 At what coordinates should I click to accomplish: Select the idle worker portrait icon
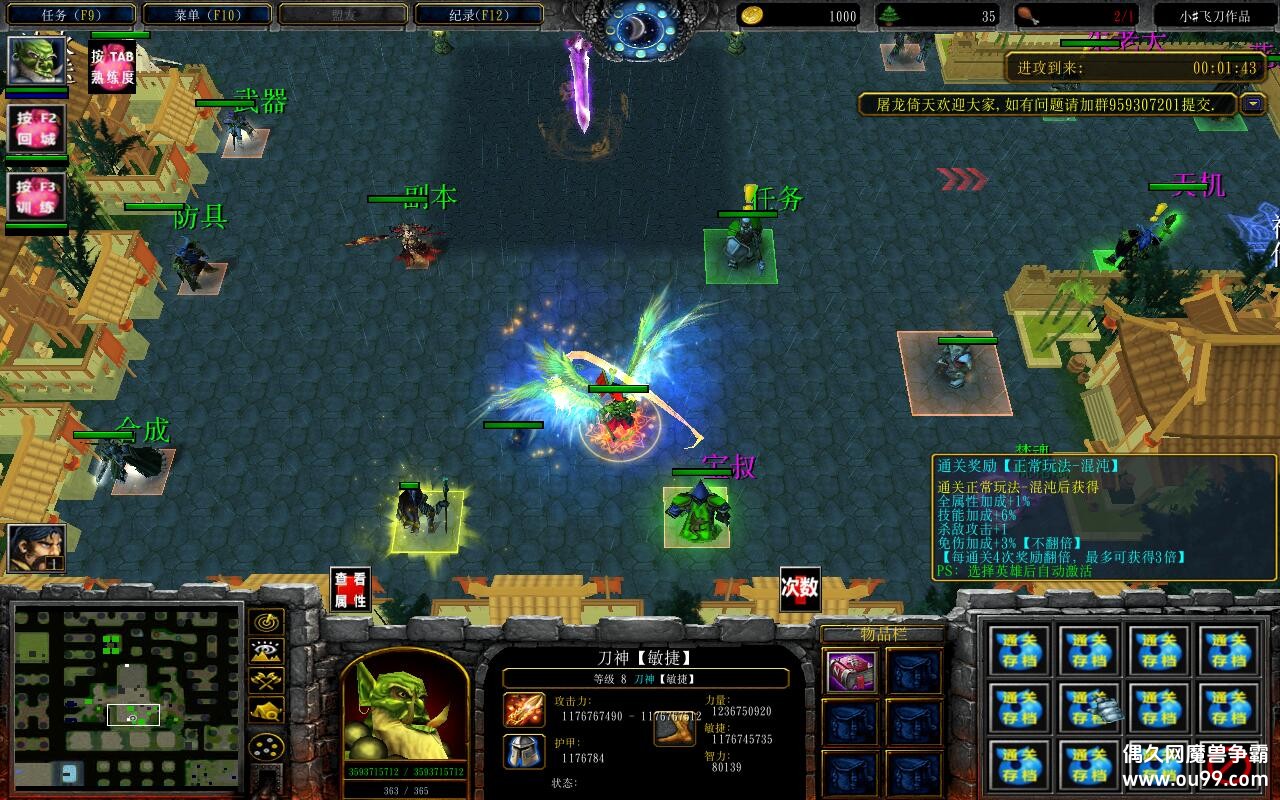[x=37, y=548]
